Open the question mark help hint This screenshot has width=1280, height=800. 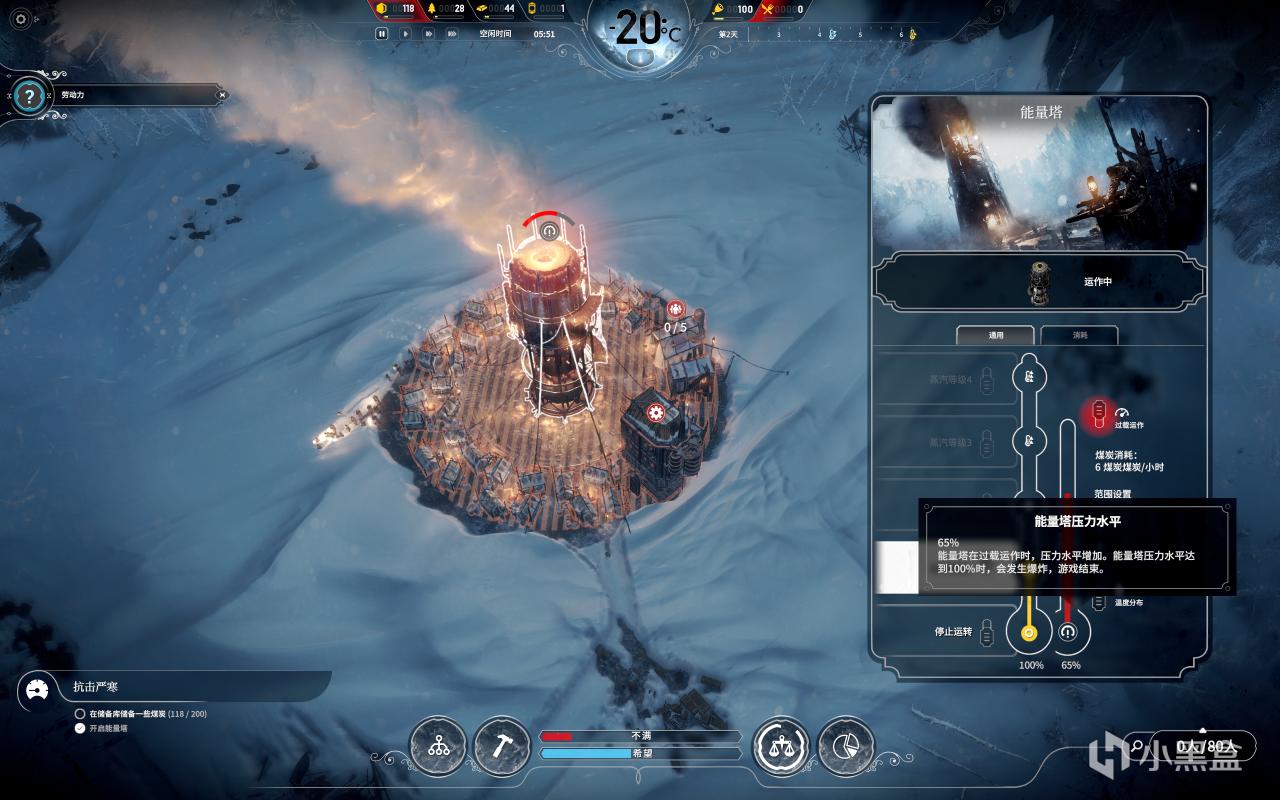tap(30, 97)
